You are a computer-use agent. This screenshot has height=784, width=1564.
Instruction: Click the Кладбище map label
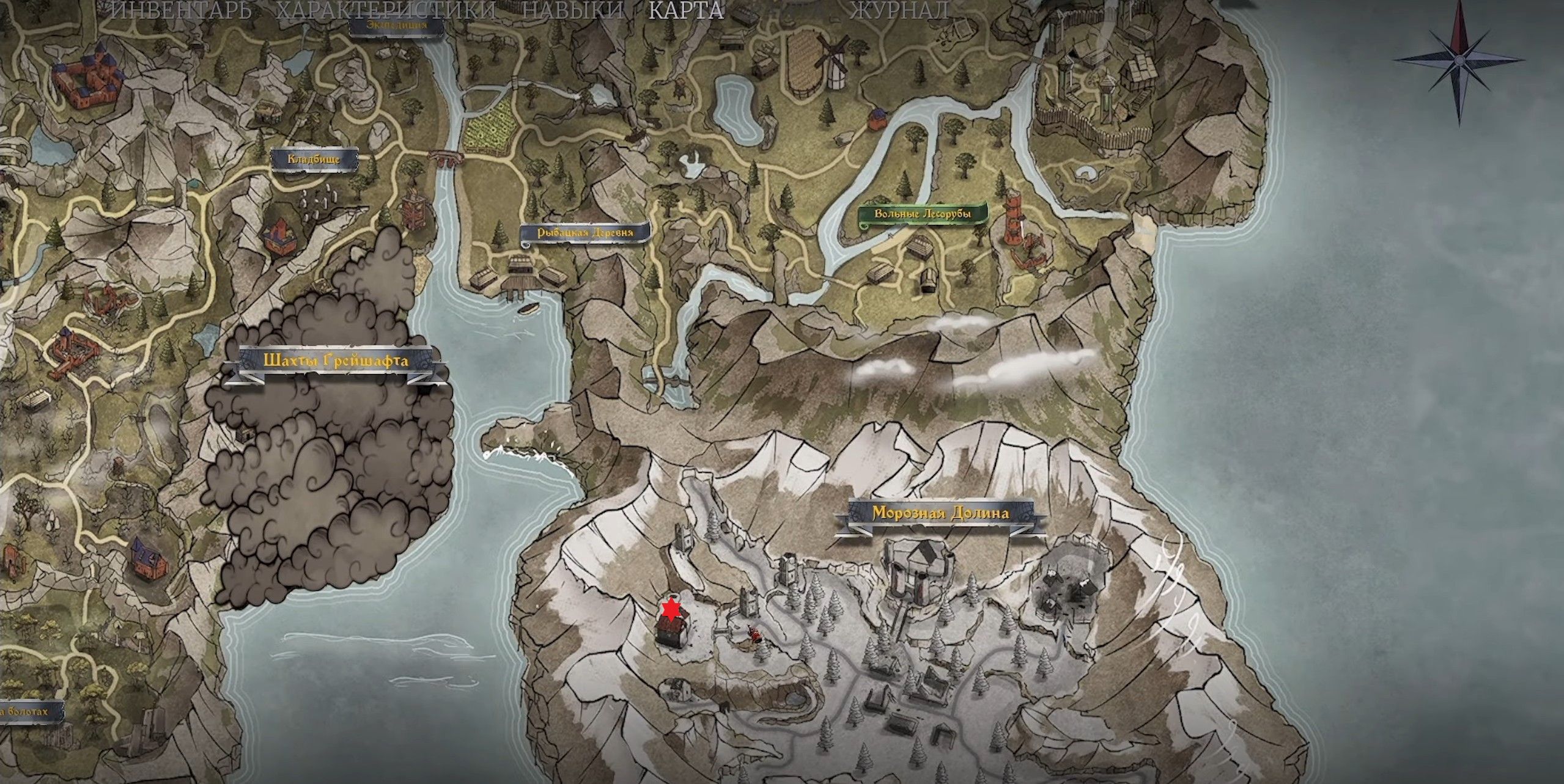(314, 159)
